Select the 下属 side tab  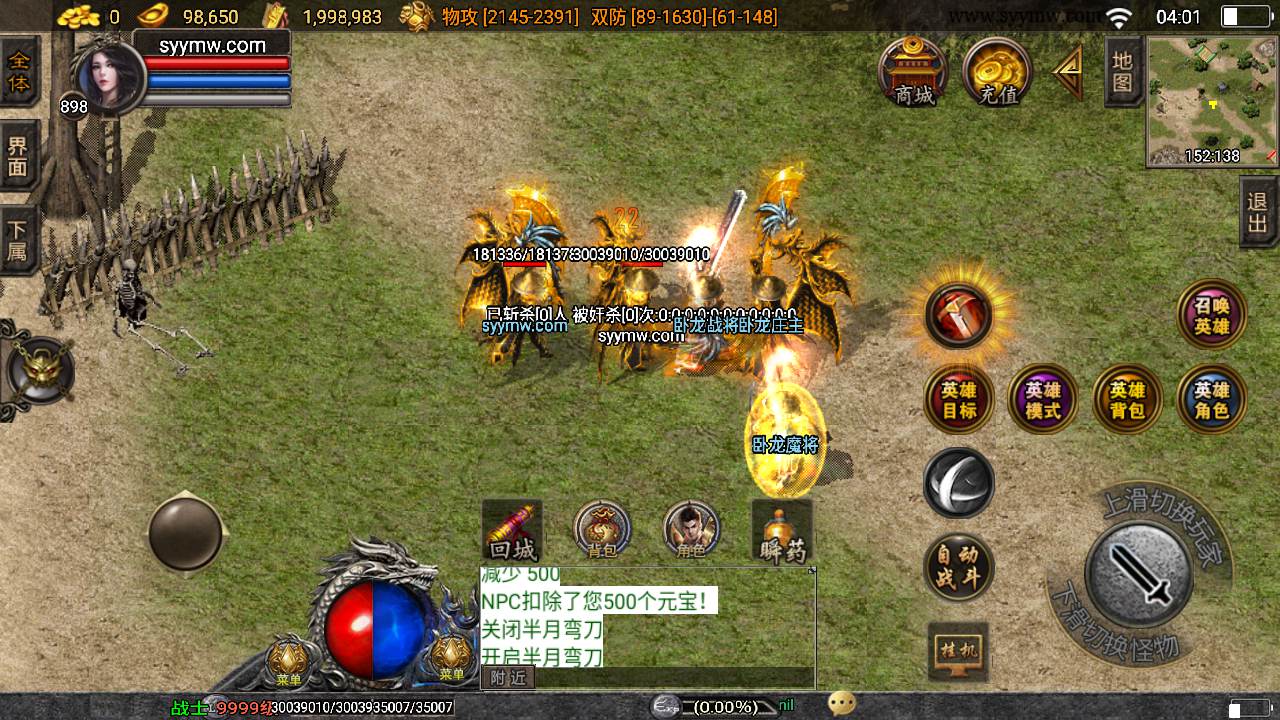[x=19, y=240]
